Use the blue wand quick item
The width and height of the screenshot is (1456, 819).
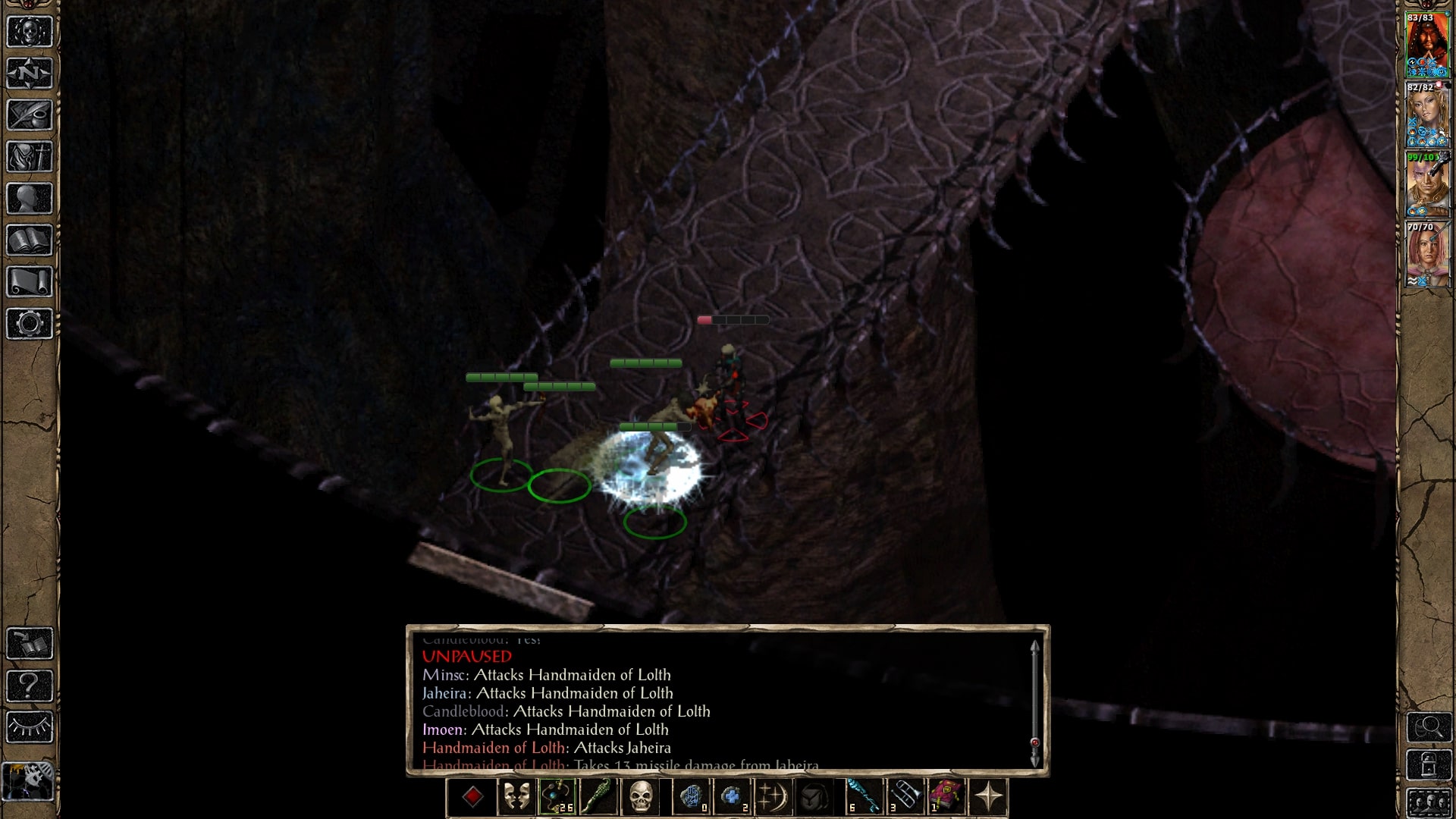click(x=863, y=798)
